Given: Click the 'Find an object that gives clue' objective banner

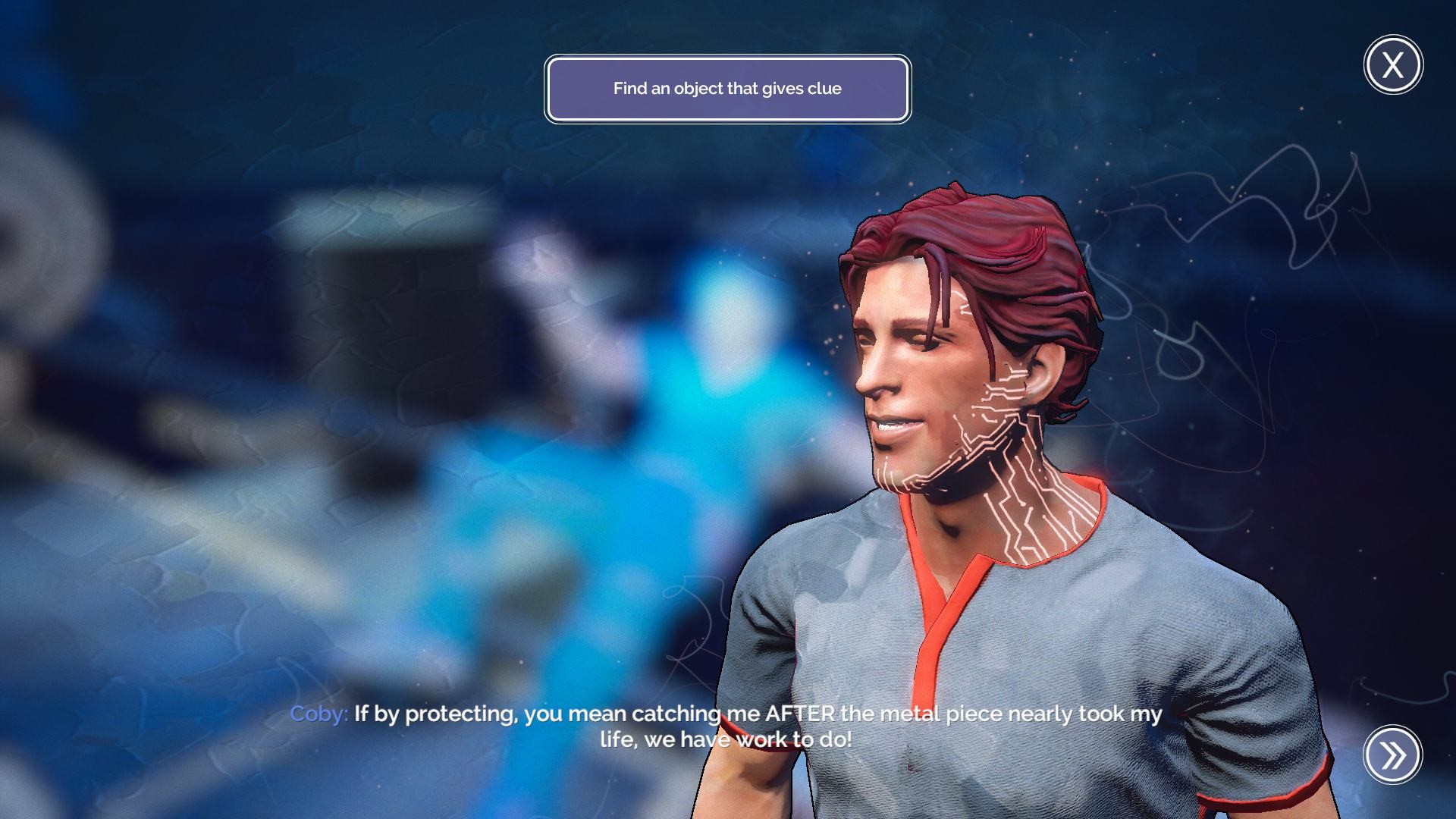Looking at the screenshot, I should coord(727,89).
